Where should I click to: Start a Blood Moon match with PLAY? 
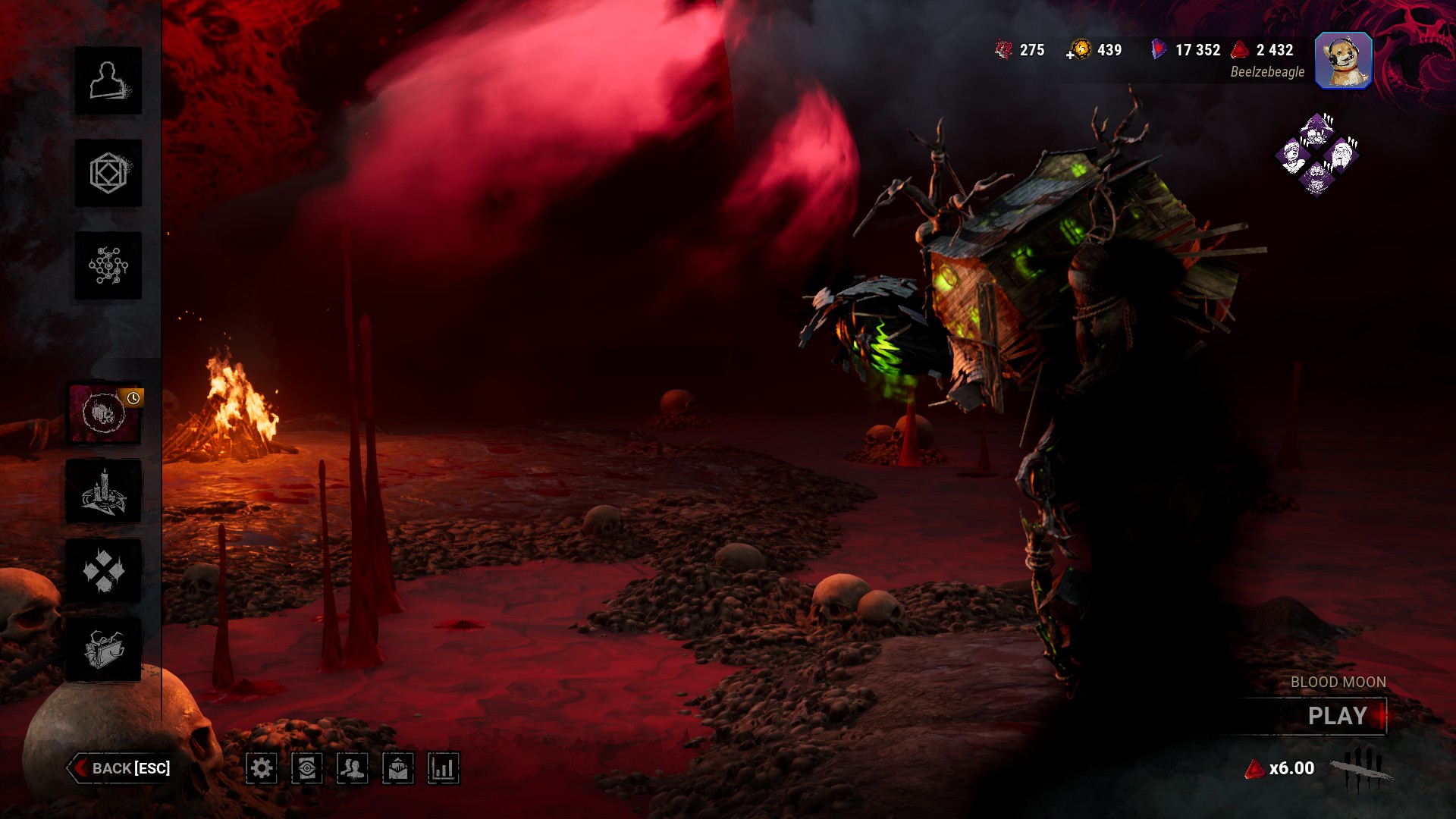[1337, 716]
